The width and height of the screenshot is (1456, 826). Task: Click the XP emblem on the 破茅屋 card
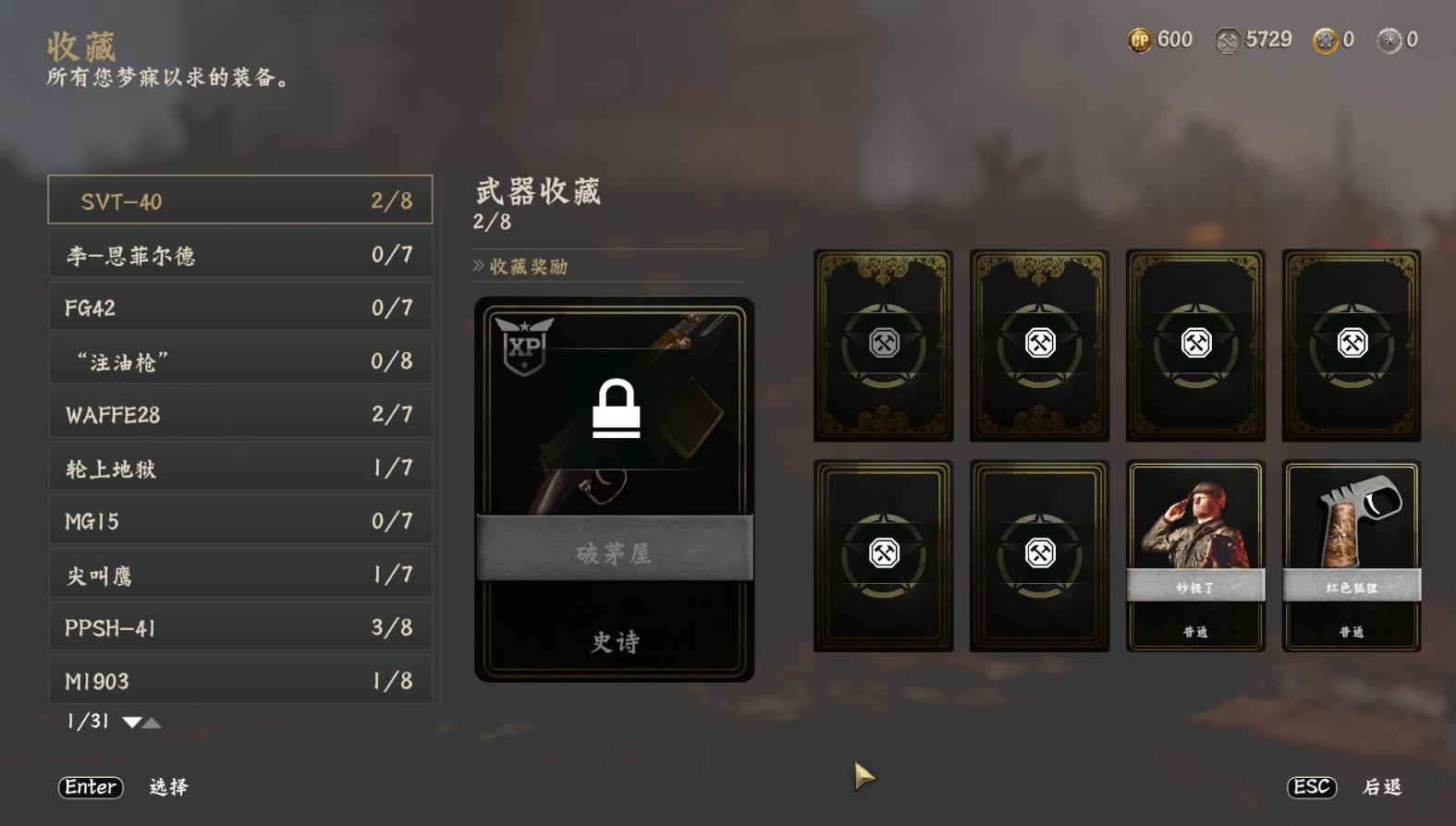click(x=526, y=344)
